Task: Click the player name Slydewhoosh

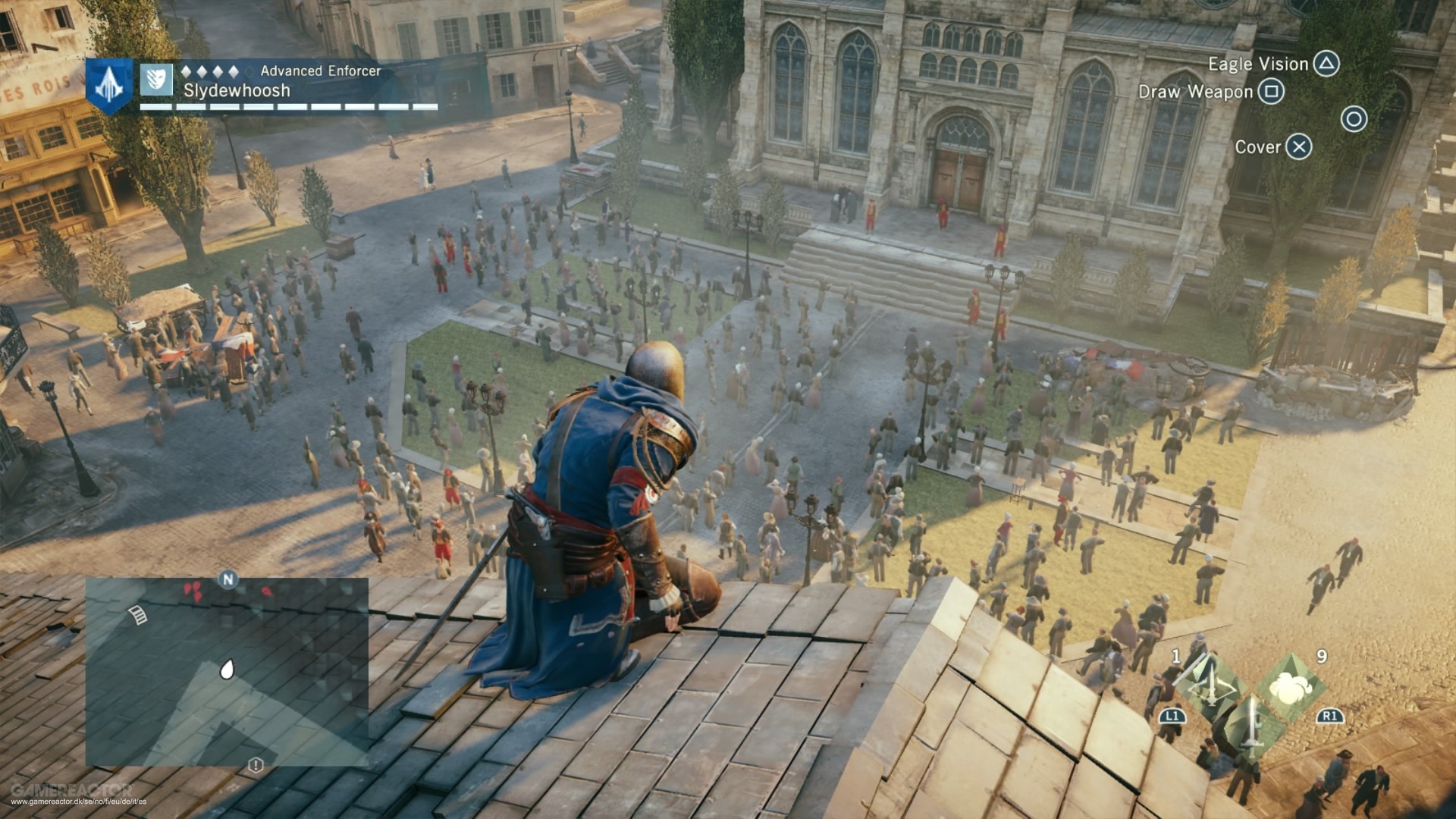Action: pyautogui.click(x=237, y=91)
